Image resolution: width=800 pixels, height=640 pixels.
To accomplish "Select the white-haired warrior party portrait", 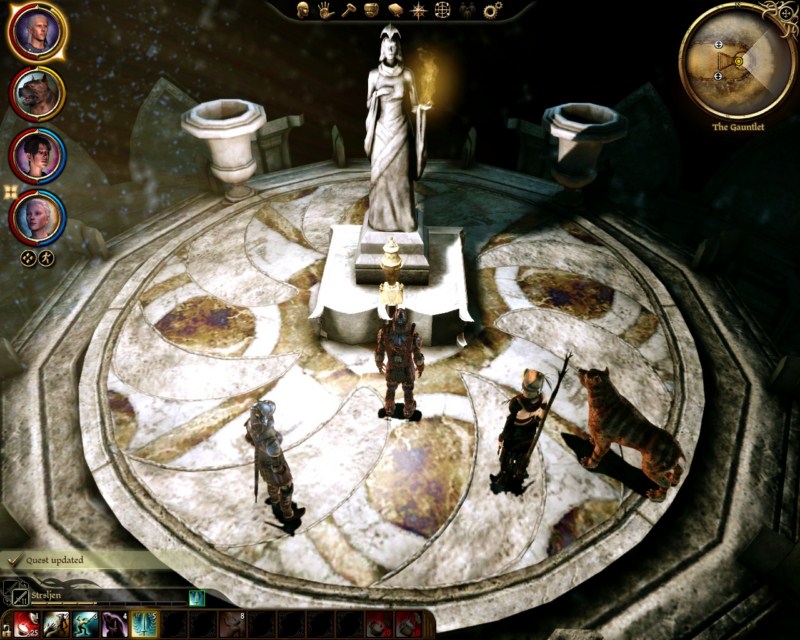I will [37, 33].
